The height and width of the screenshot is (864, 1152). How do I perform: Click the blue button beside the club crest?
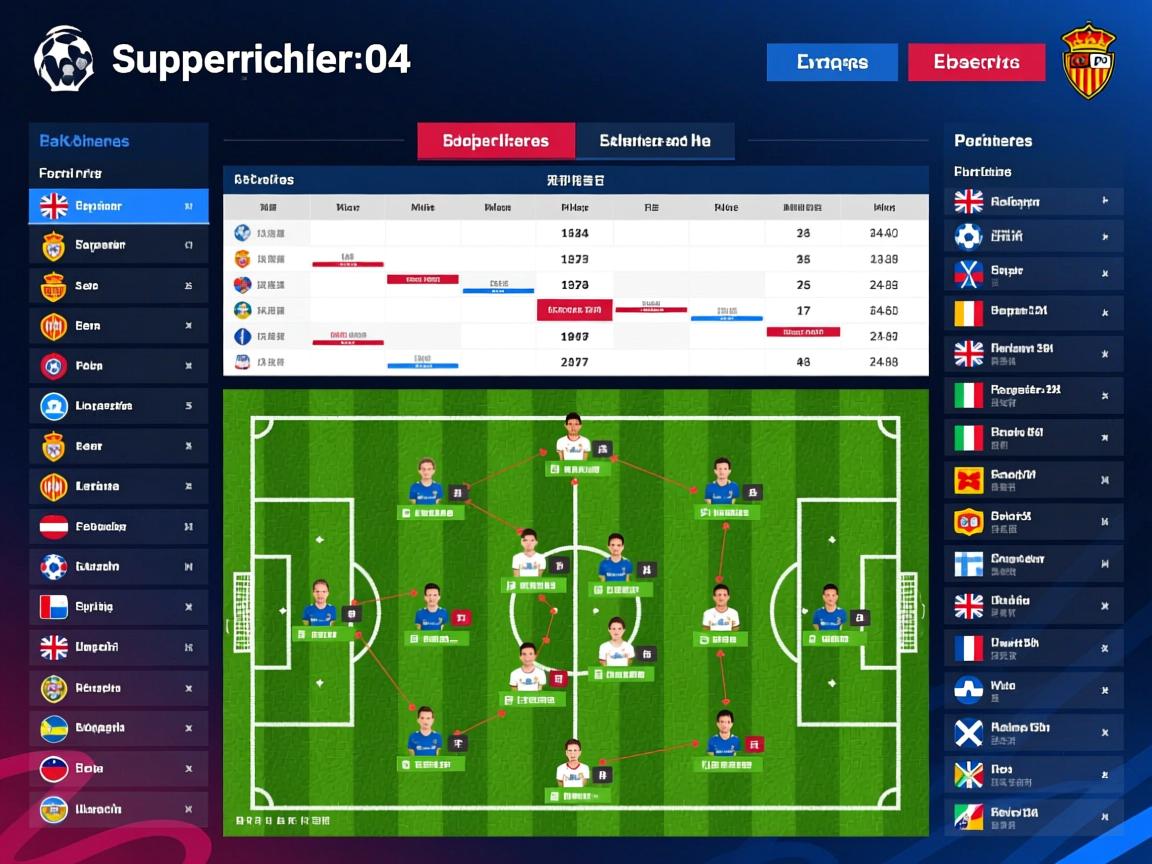[832, 62]
